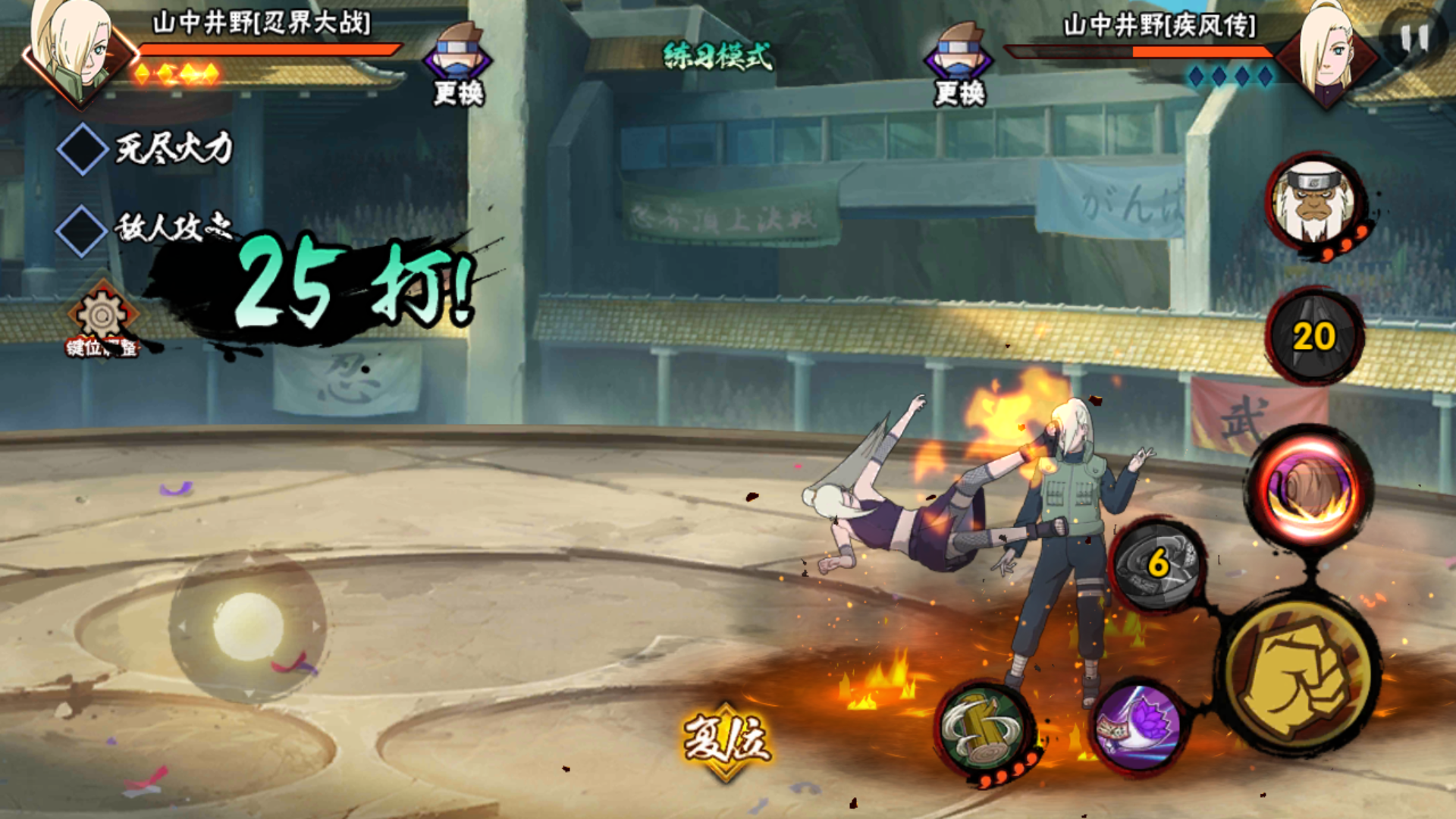Tap the virtual joystick knob
Screen dimensions: 1456x819
pyautogui.click(x=247, y=626)
